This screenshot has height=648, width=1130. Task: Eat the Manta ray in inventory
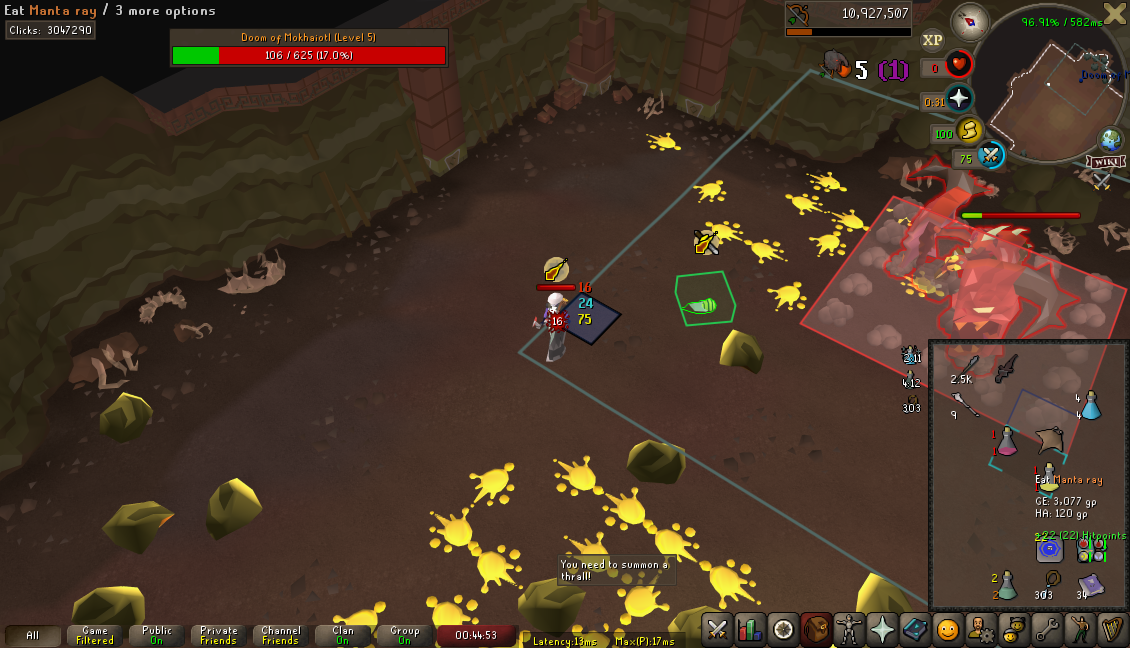point(1048,439)
